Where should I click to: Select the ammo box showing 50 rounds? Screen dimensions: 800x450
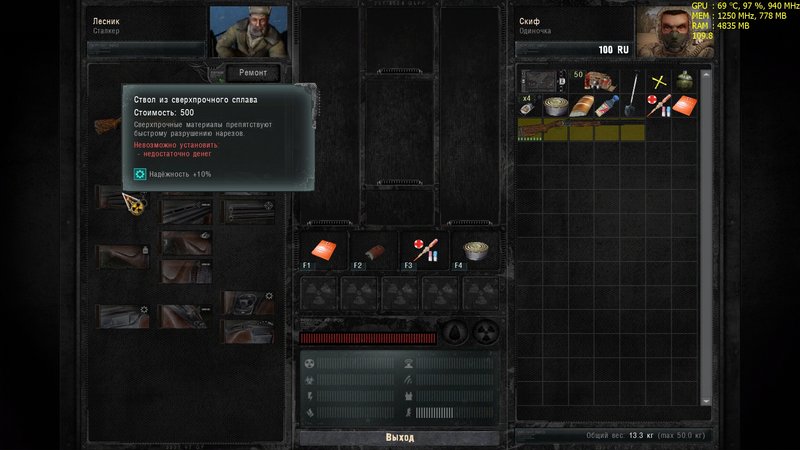tap(598, 81)
